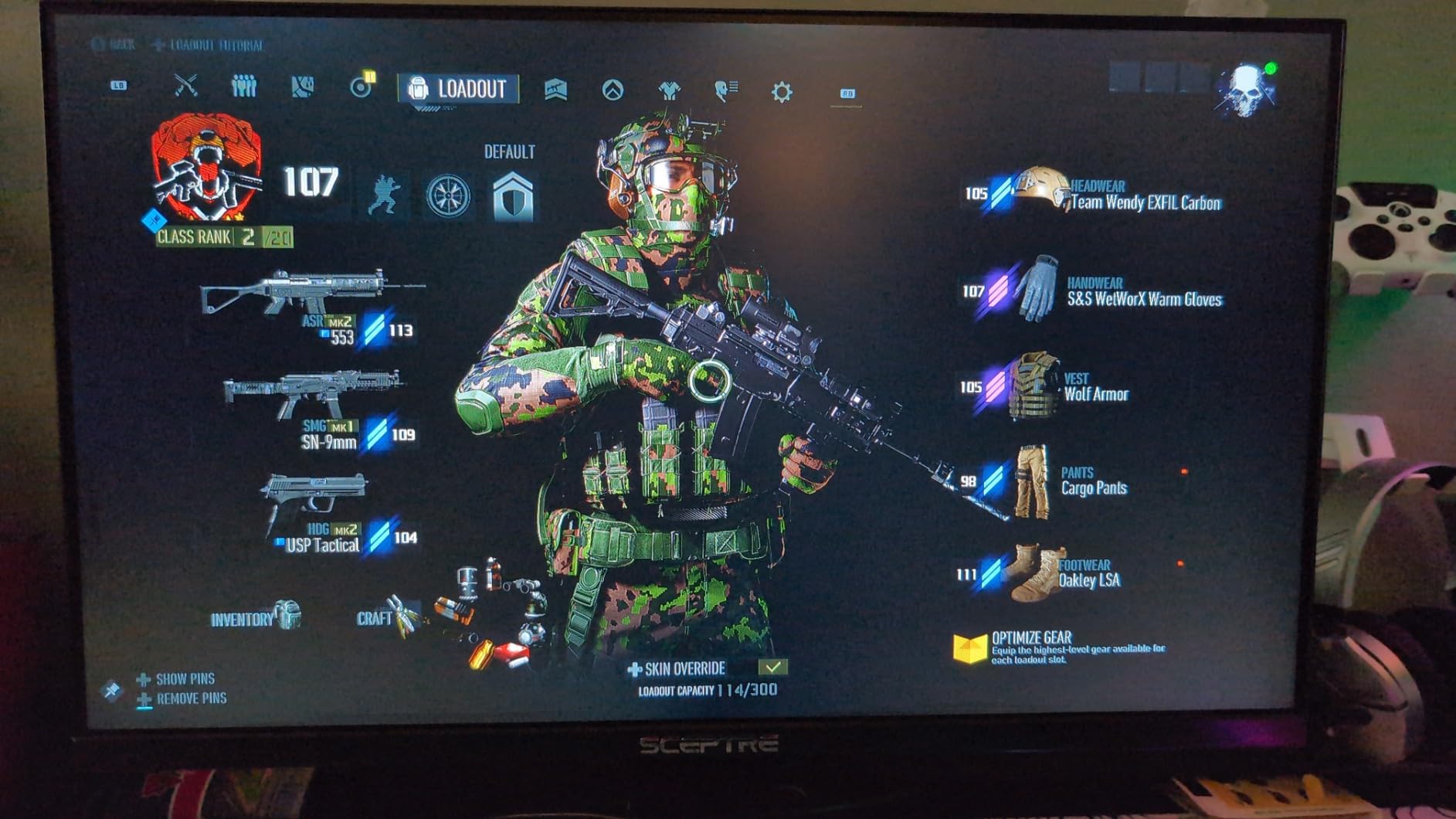The height and width of the screenshot is (819, 1456).
Task: Choose the Cargo Pants gear slot
Action: [1075, 481]
